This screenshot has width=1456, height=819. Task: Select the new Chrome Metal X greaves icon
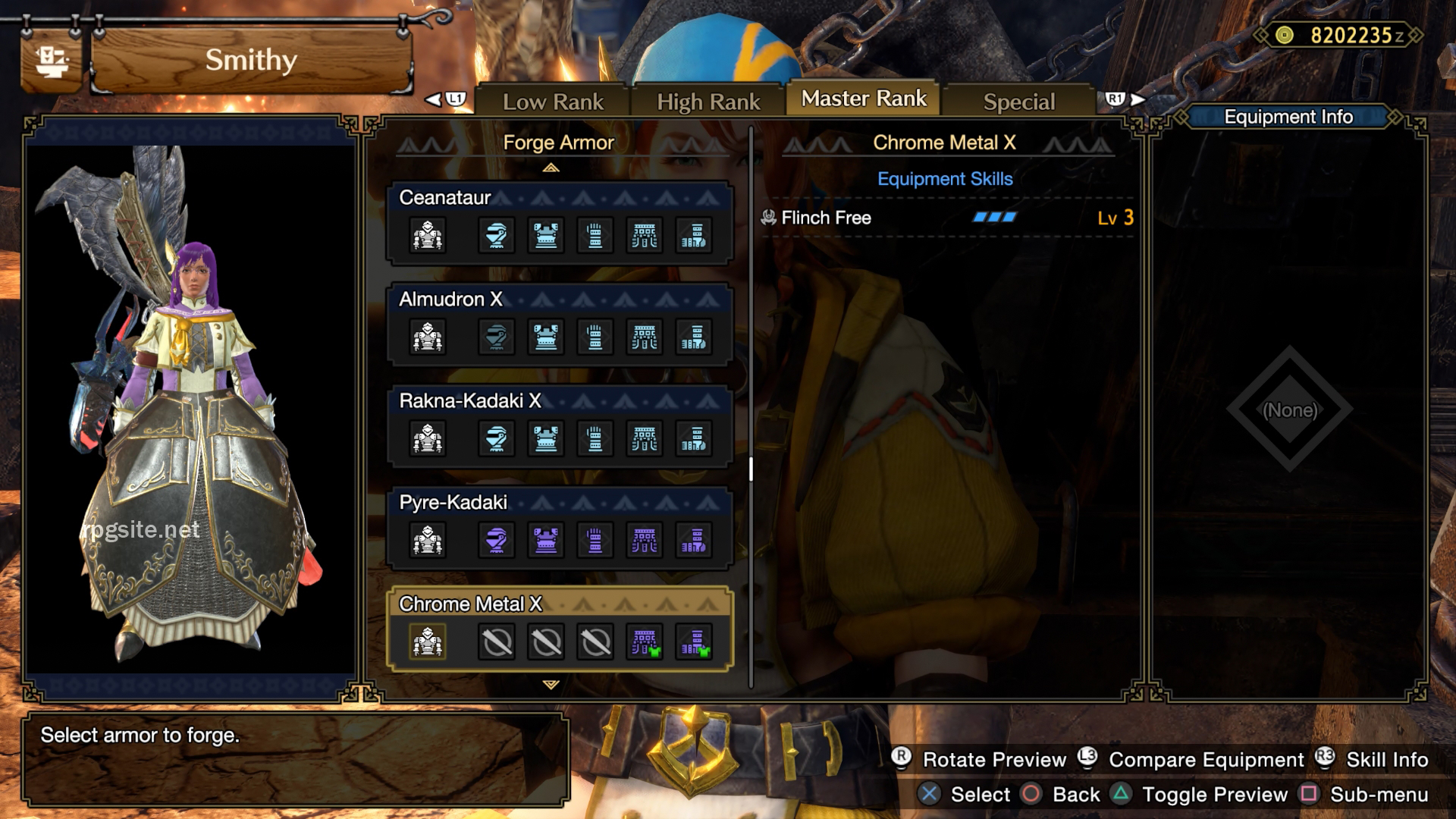[x=692, y=641]
